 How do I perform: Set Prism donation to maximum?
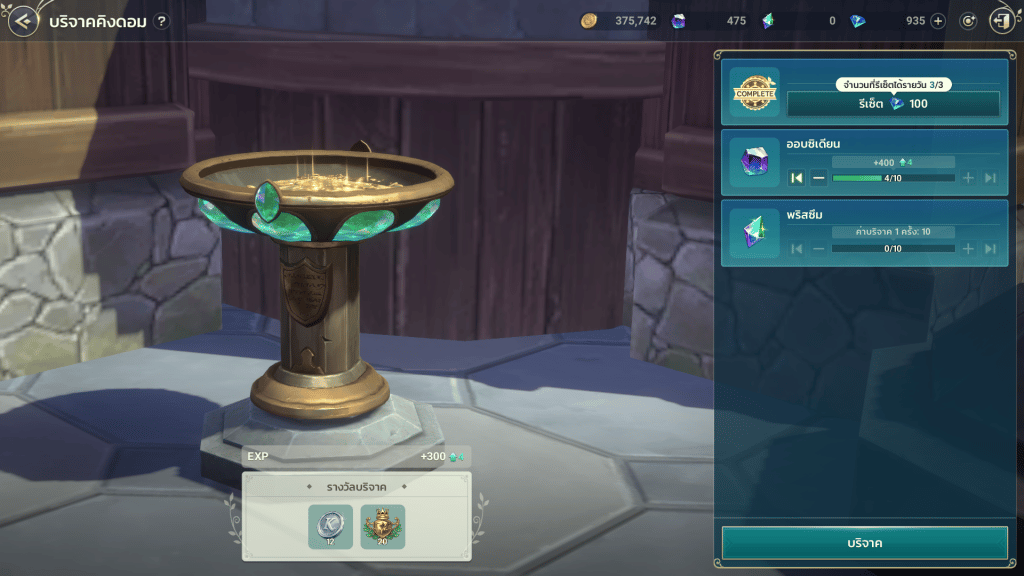pyautogui.click(x=990, y=248)
